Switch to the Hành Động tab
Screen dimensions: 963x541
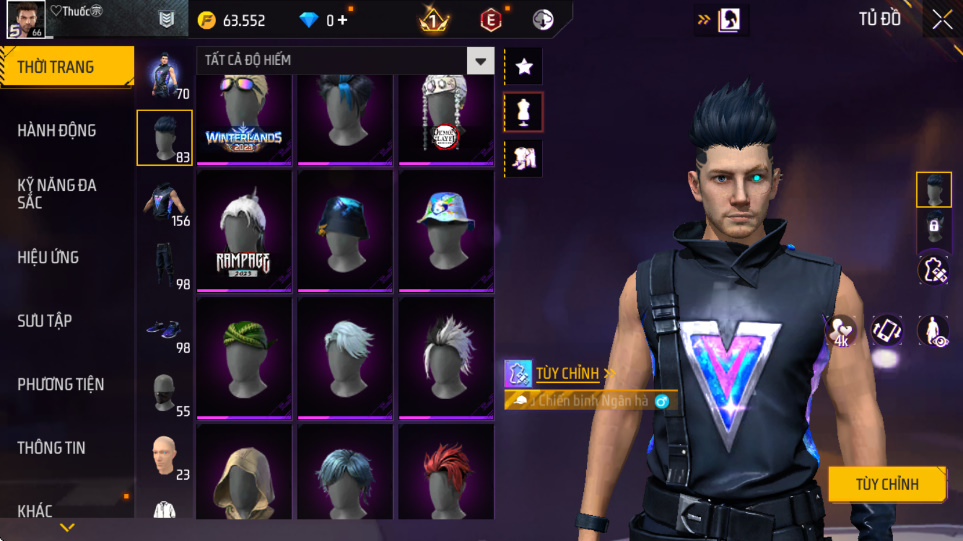coord(58,130)
